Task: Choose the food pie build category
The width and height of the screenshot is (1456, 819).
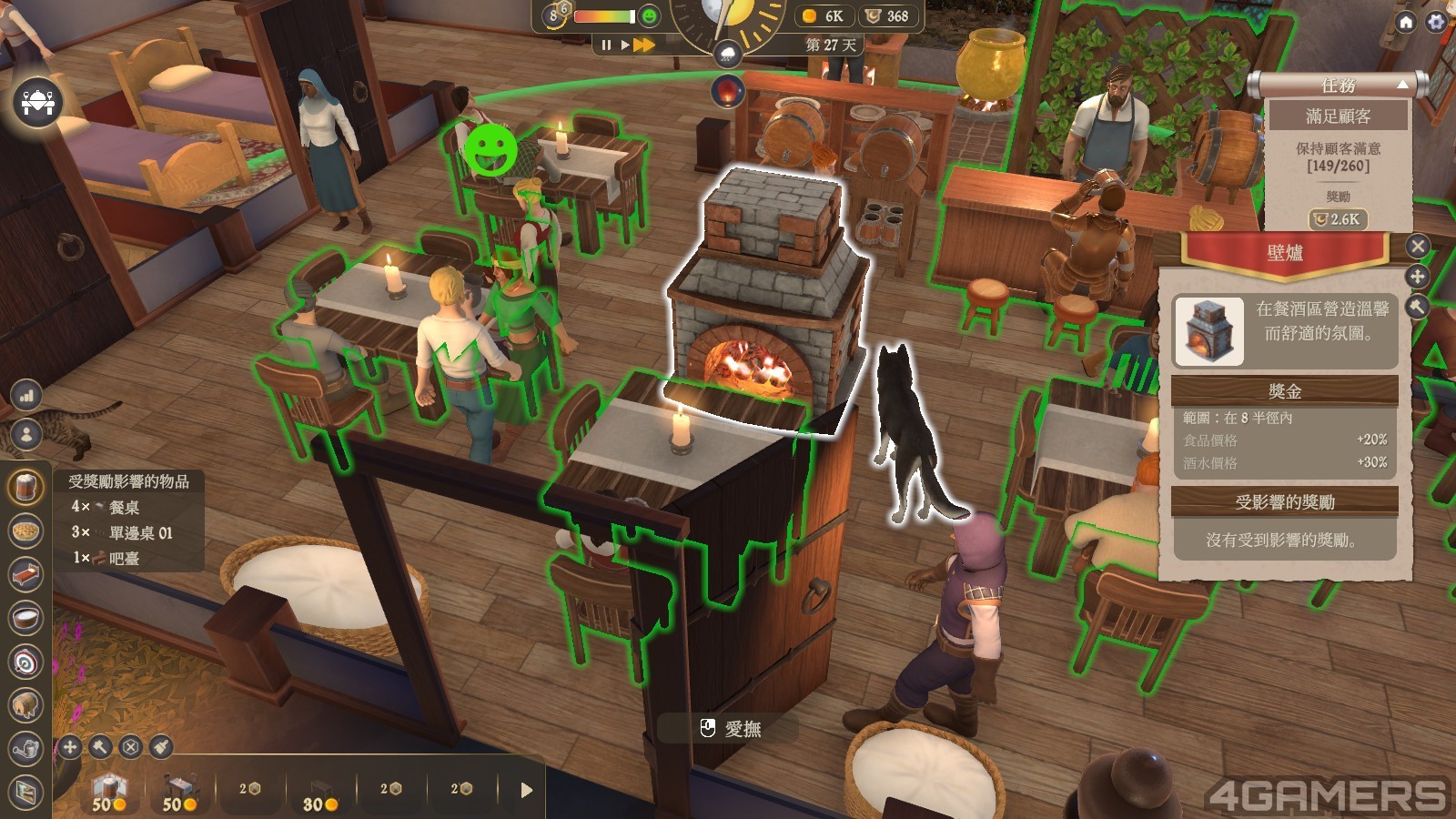Action: point(25,531)
